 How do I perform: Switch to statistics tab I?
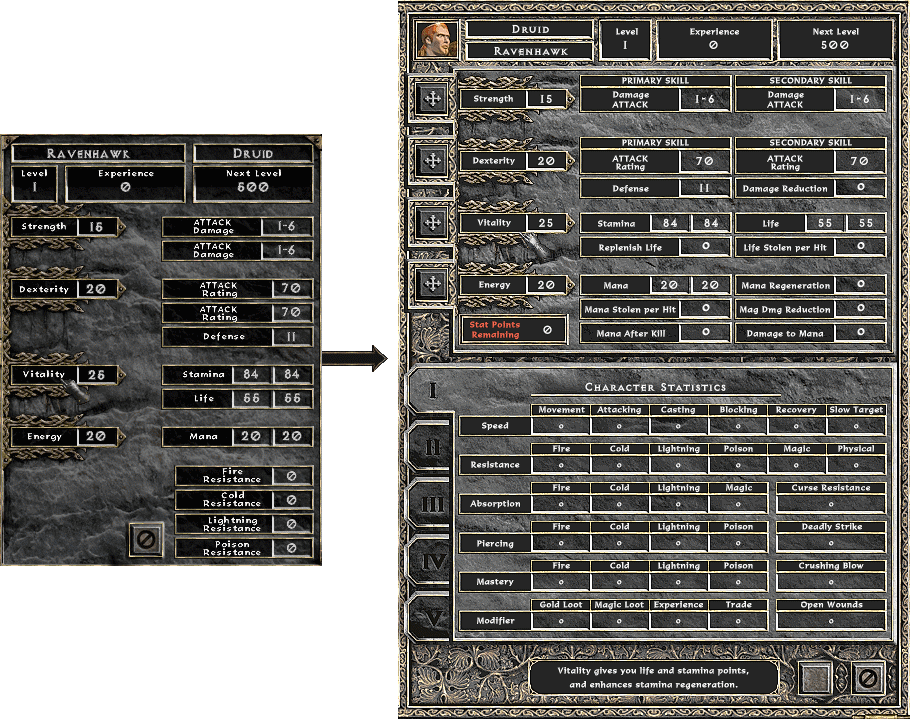pos(432,389)
